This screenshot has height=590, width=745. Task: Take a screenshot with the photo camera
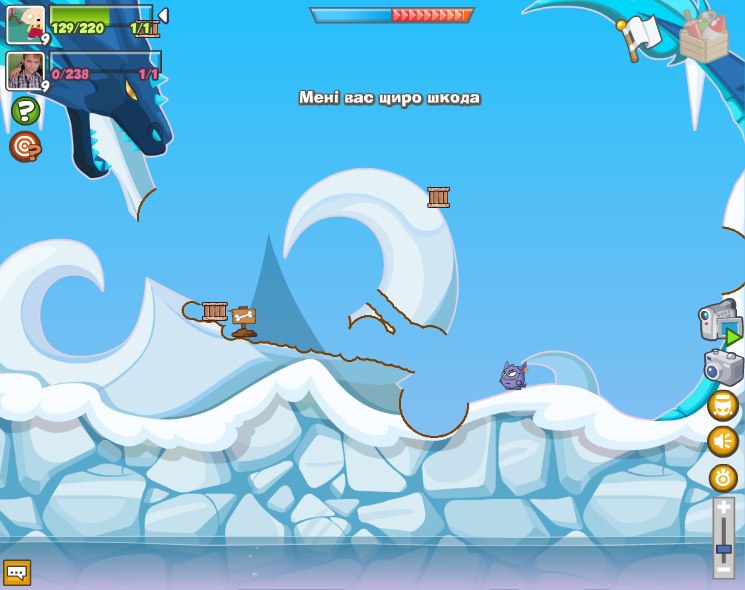[724, 367]
